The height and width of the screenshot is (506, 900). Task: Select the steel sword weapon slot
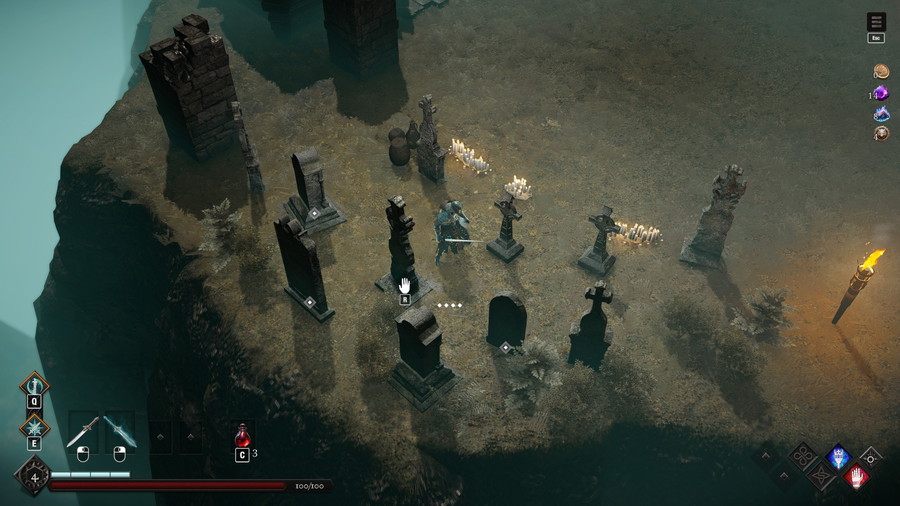click(x=82, y=431)
